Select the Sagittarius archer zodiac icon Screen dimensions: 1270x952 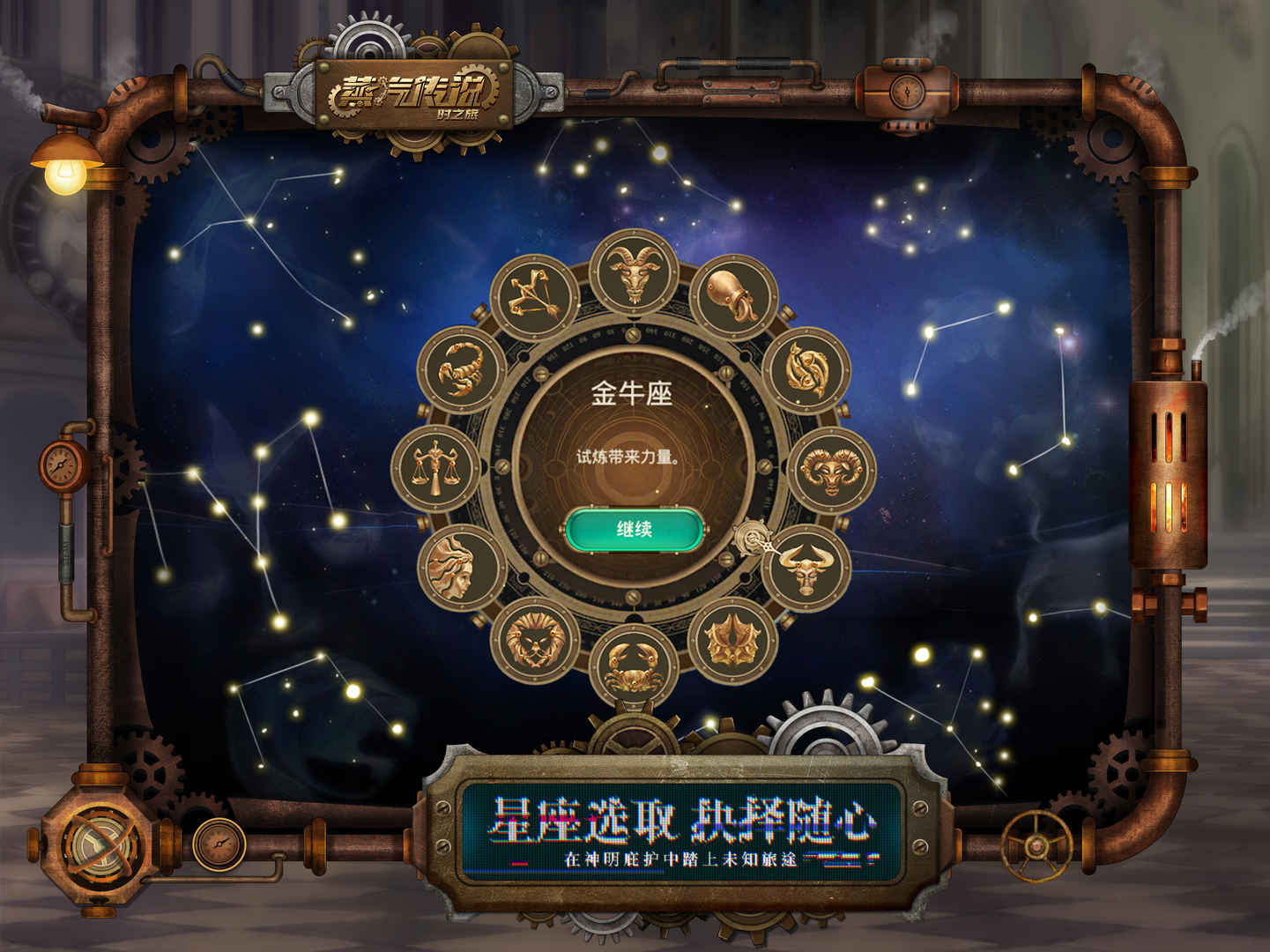pos(533,295)
